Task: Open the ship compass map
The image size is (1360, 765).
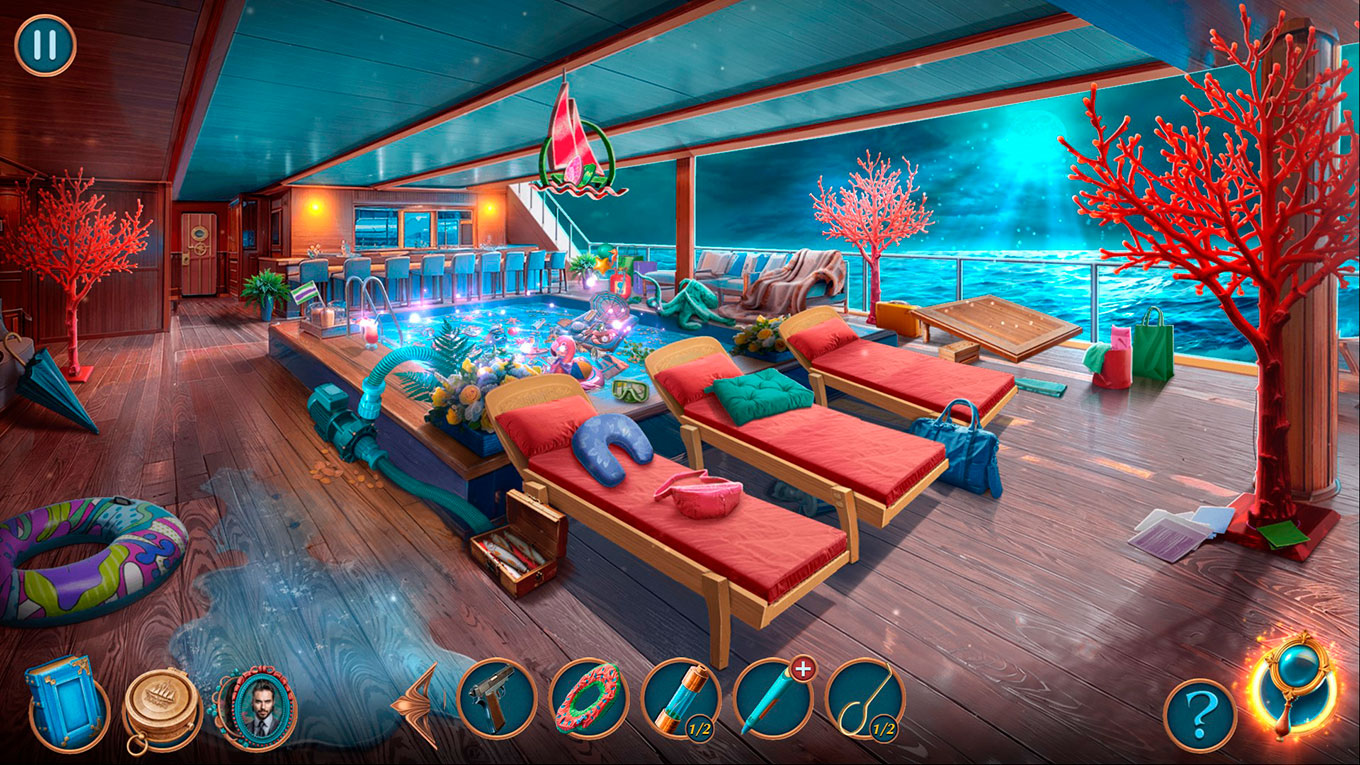Action: pos(162,707)
